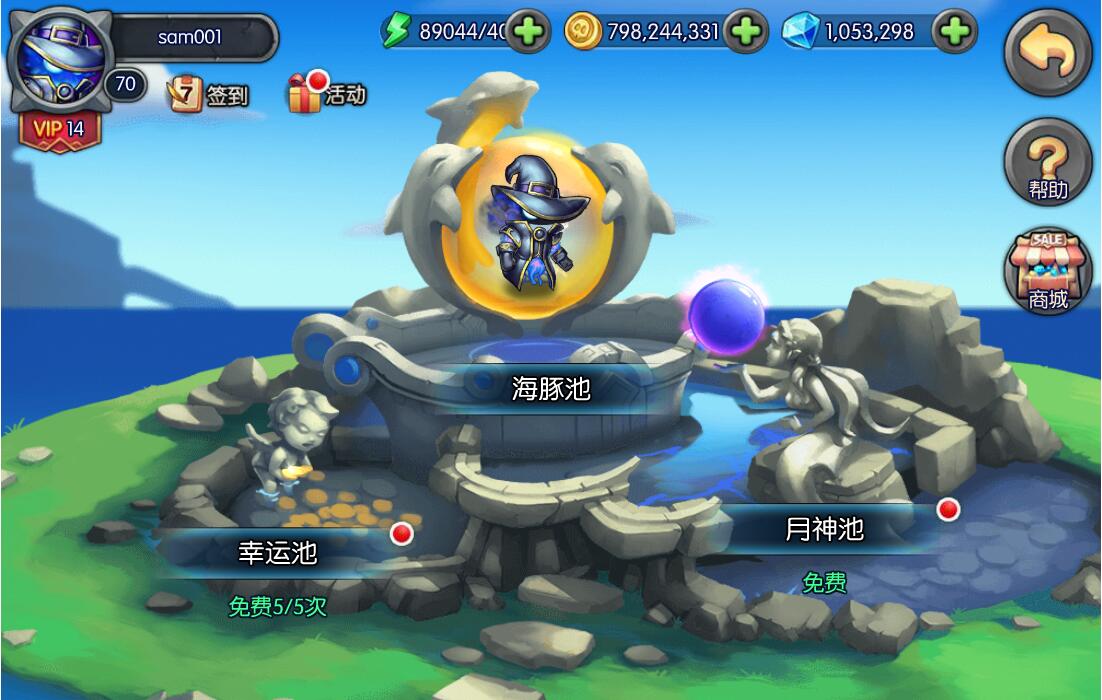Screen dimensions: 1102x700
Task: Buy more diamonds with the plus button
Action: [x=956, y=32]
